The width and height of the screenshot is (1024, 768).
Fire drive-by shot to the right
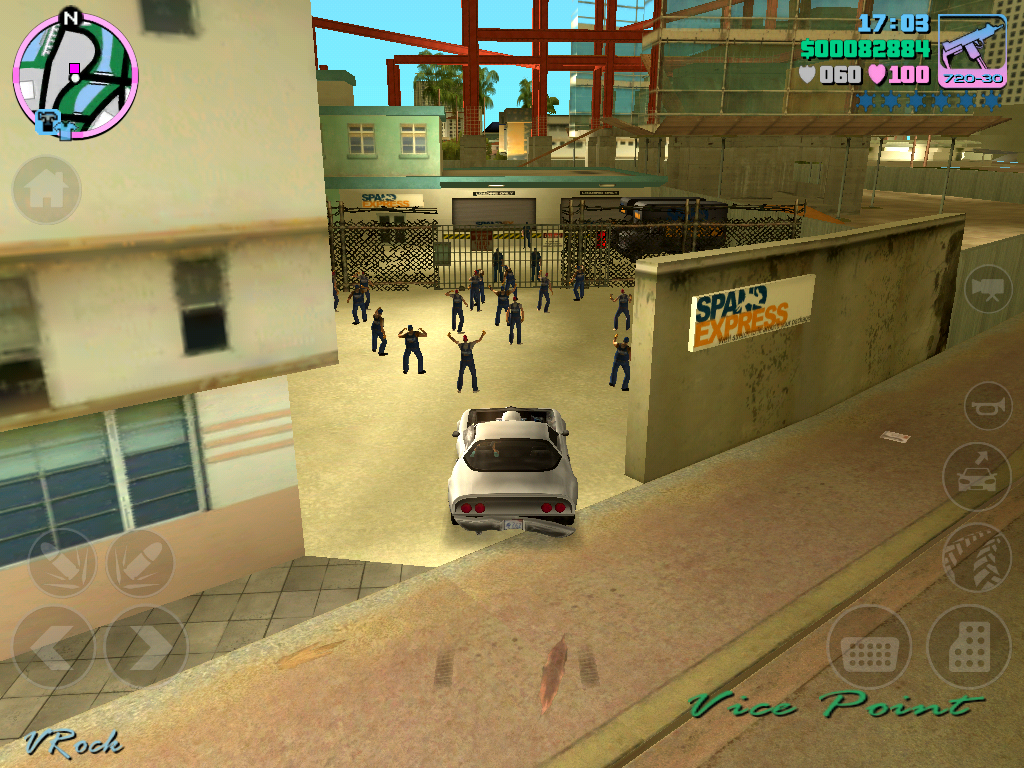(140, 563)
